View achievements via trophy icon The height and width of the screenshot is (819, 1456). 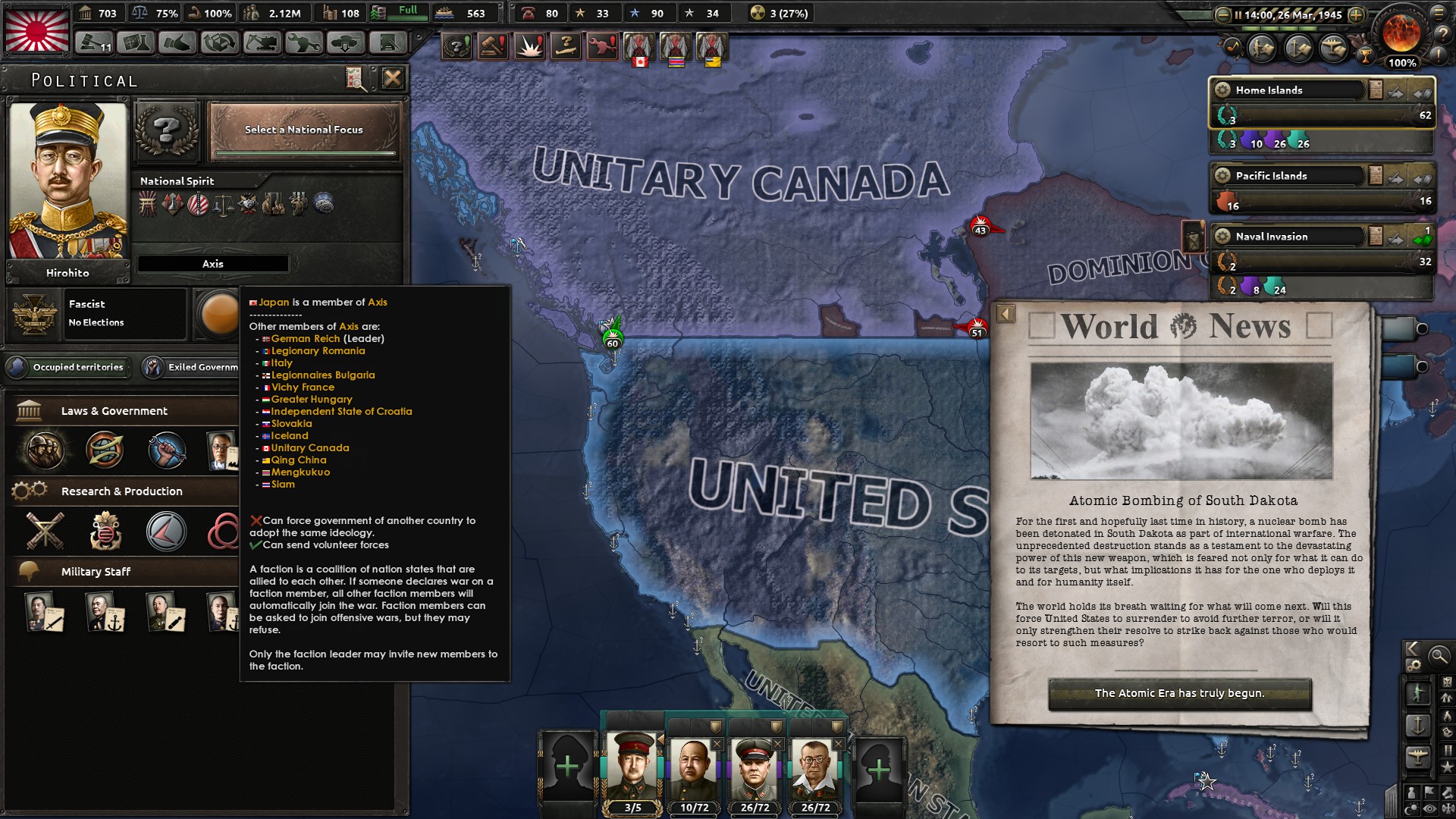[1365, 56]
